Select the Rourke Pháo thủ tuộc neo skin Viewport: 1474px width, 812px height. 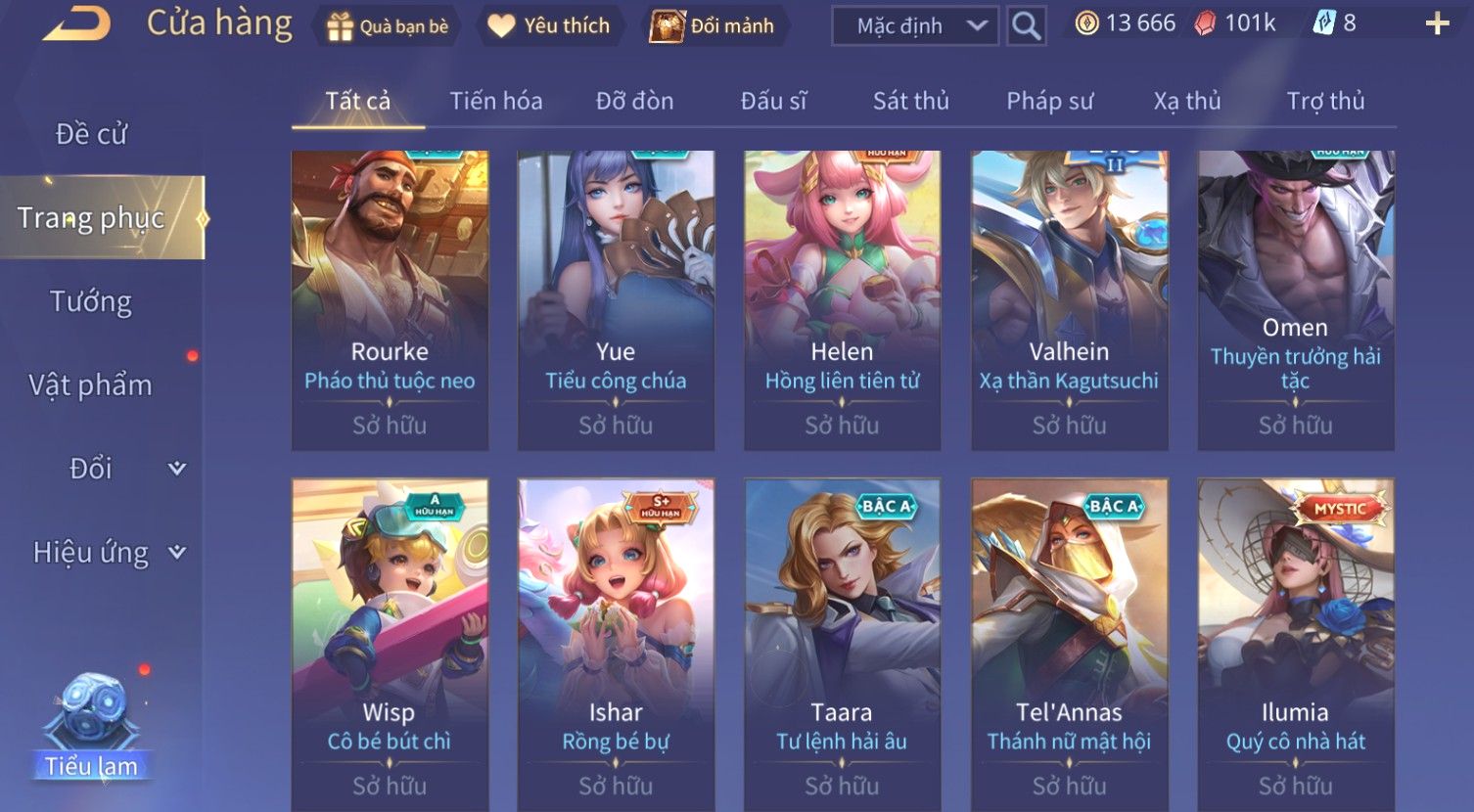click(x=390, y=300)
